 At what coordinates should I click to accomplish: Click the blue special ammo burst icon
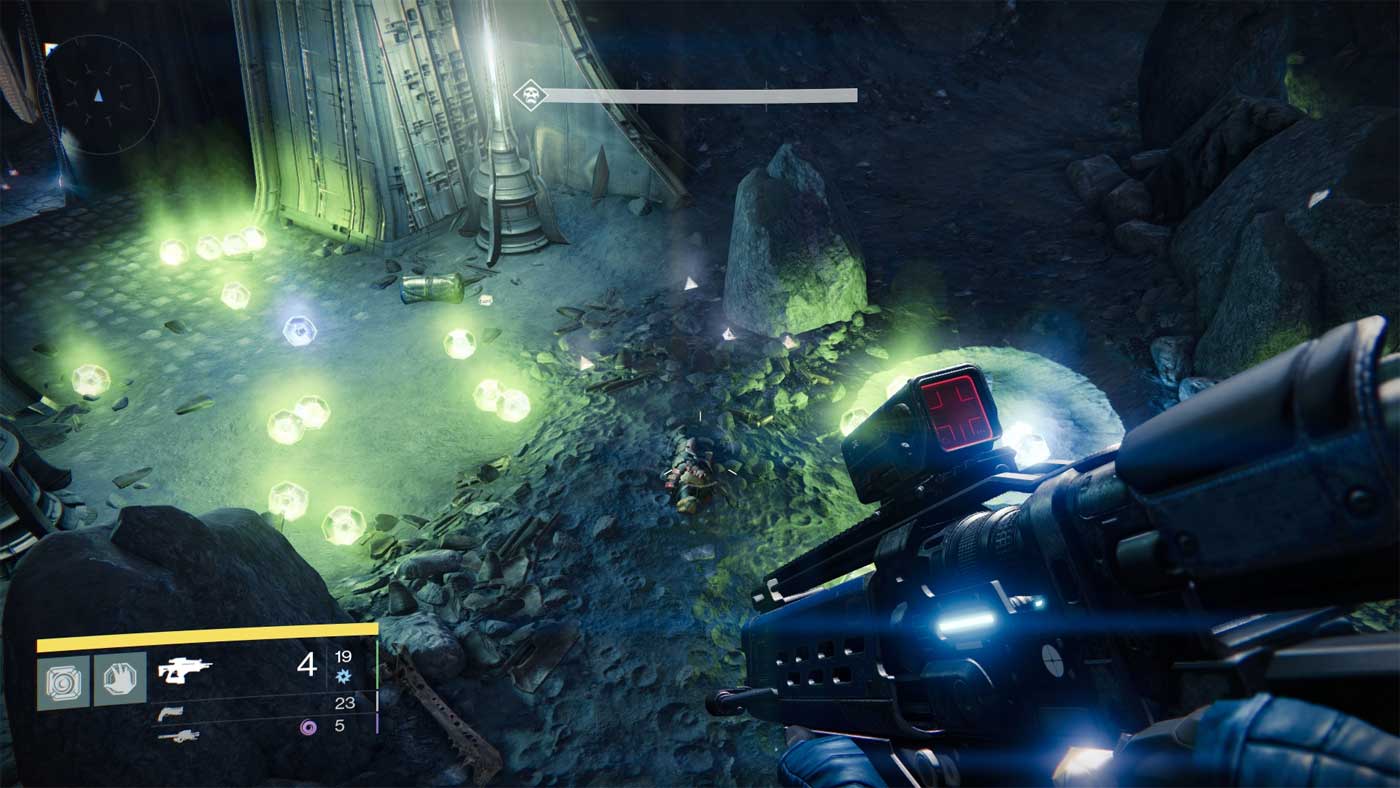tap(345, 675)
